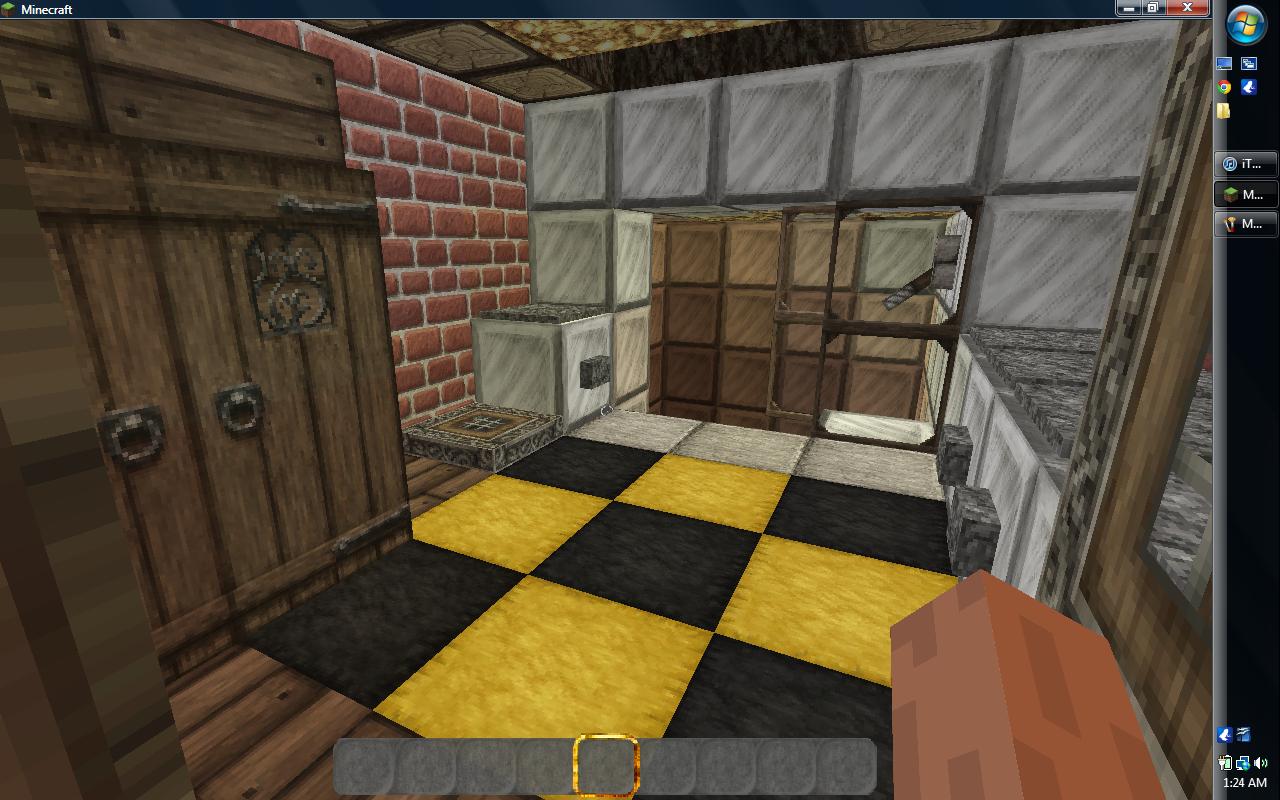The height and width of the screenshot is (800, 1280).
Task: Open Google Chrome from the taskbar
Action: (1224, 88)
